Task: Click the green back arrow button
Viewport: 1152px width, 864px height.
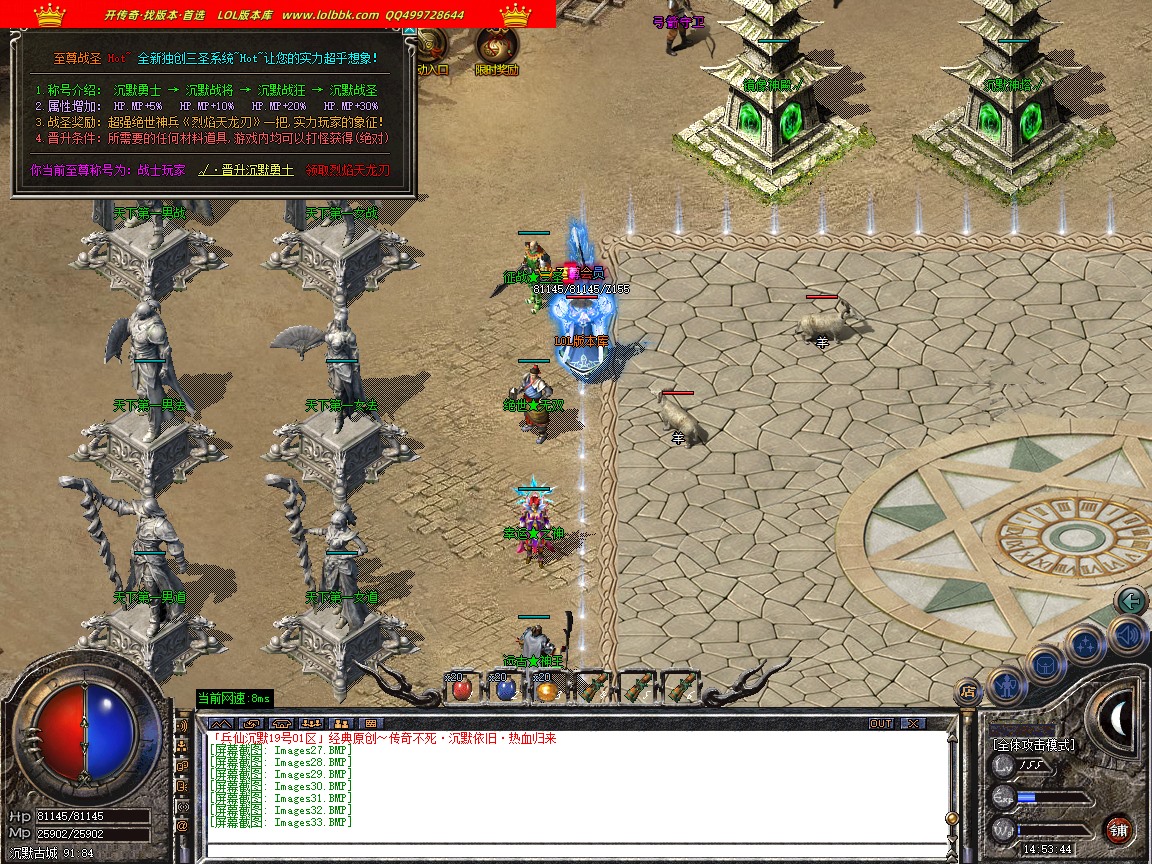Action: 1131,601
